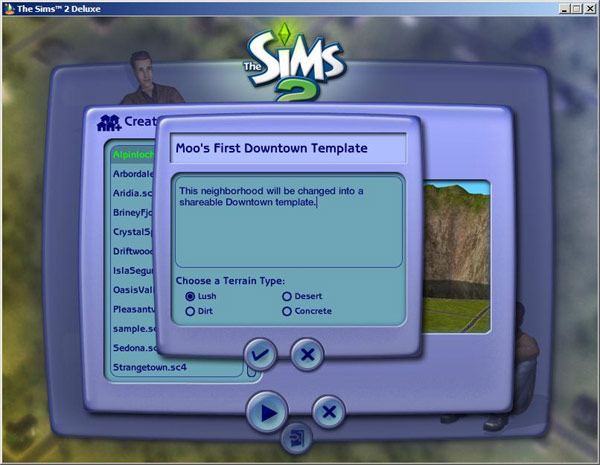Select the Aridia terrain file
The image size is (600, 465).
135,193
